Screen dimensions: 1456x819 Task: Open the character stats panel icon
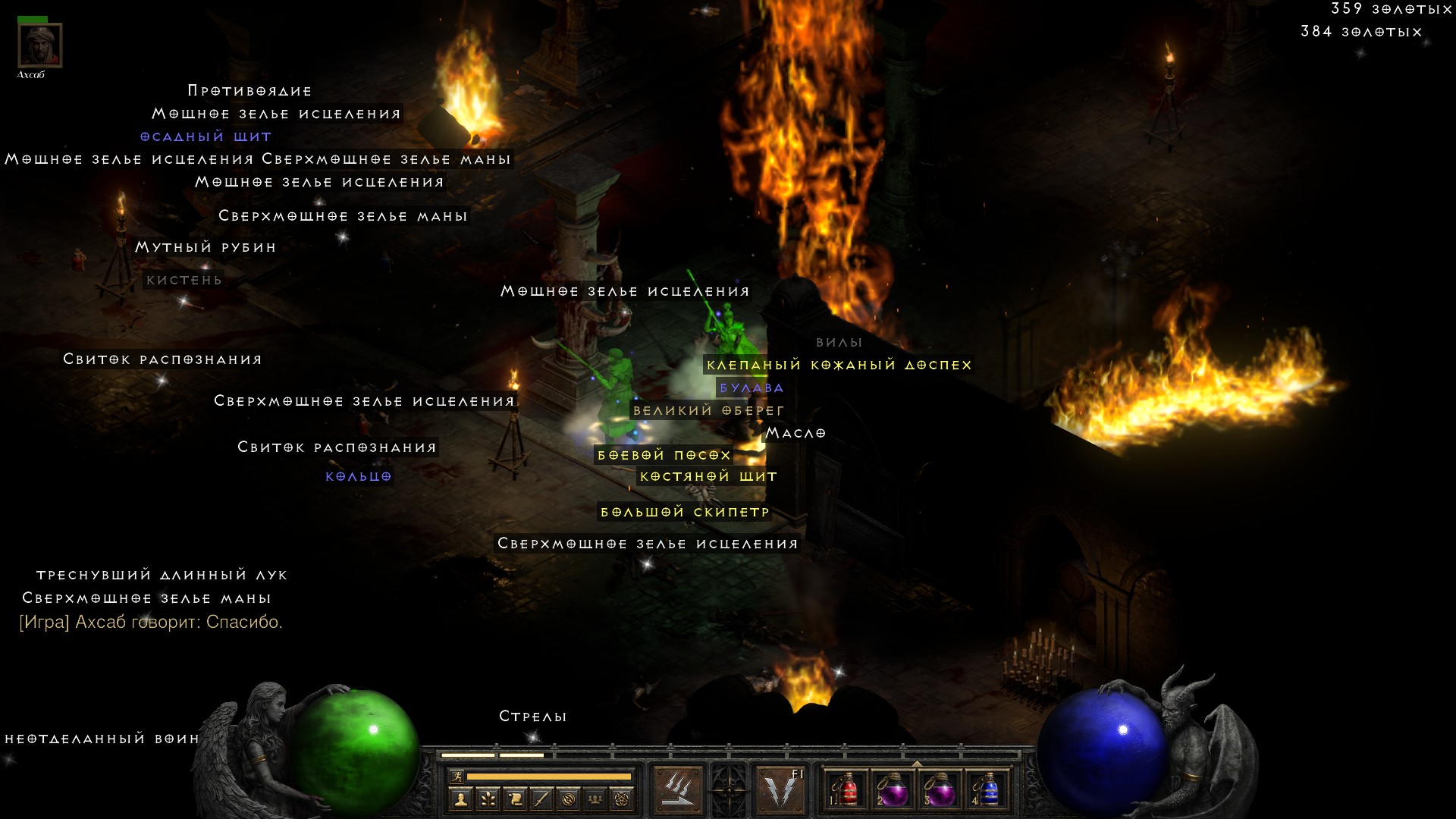460,799
